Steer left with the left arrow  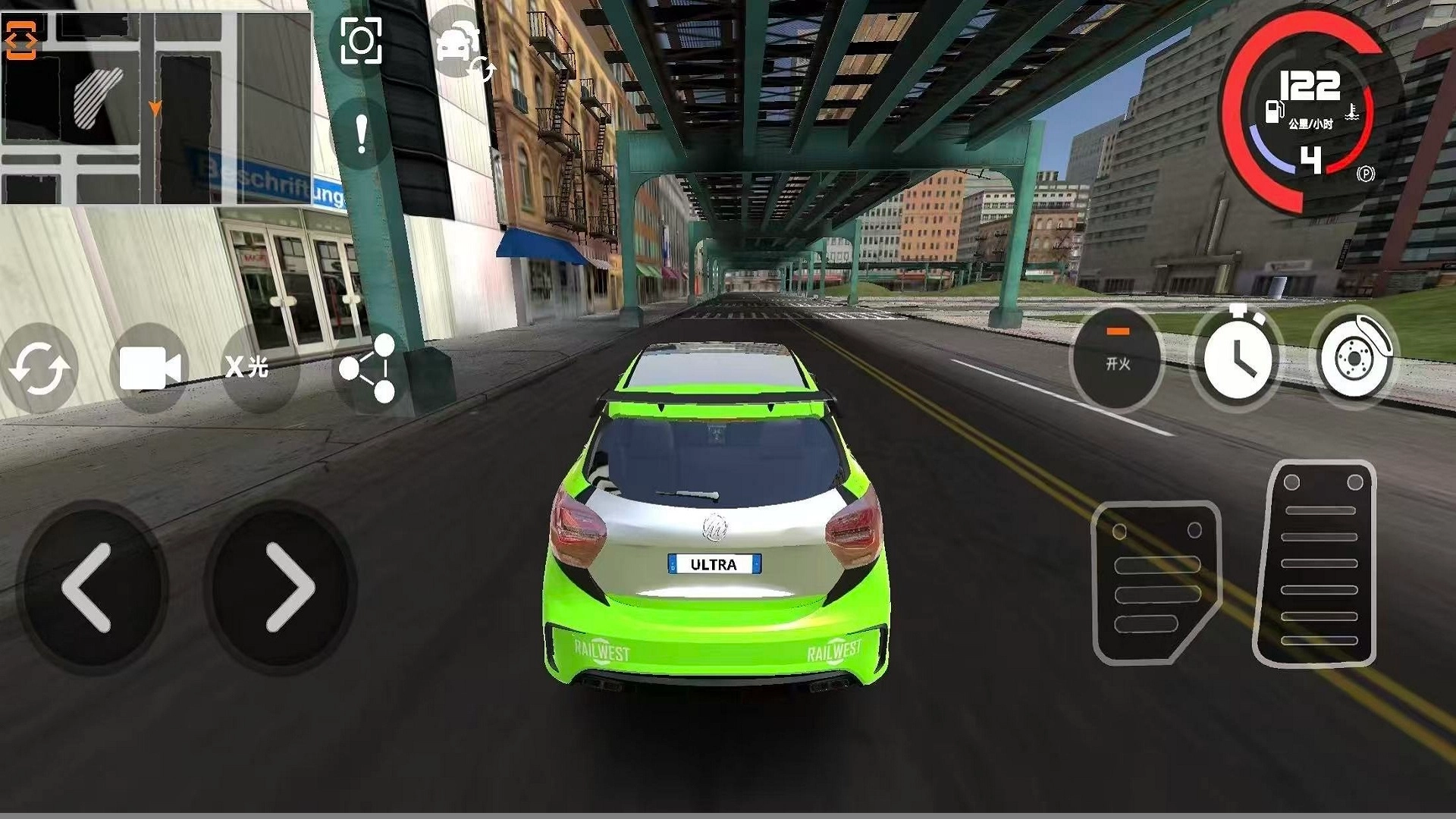coord(89,588)
